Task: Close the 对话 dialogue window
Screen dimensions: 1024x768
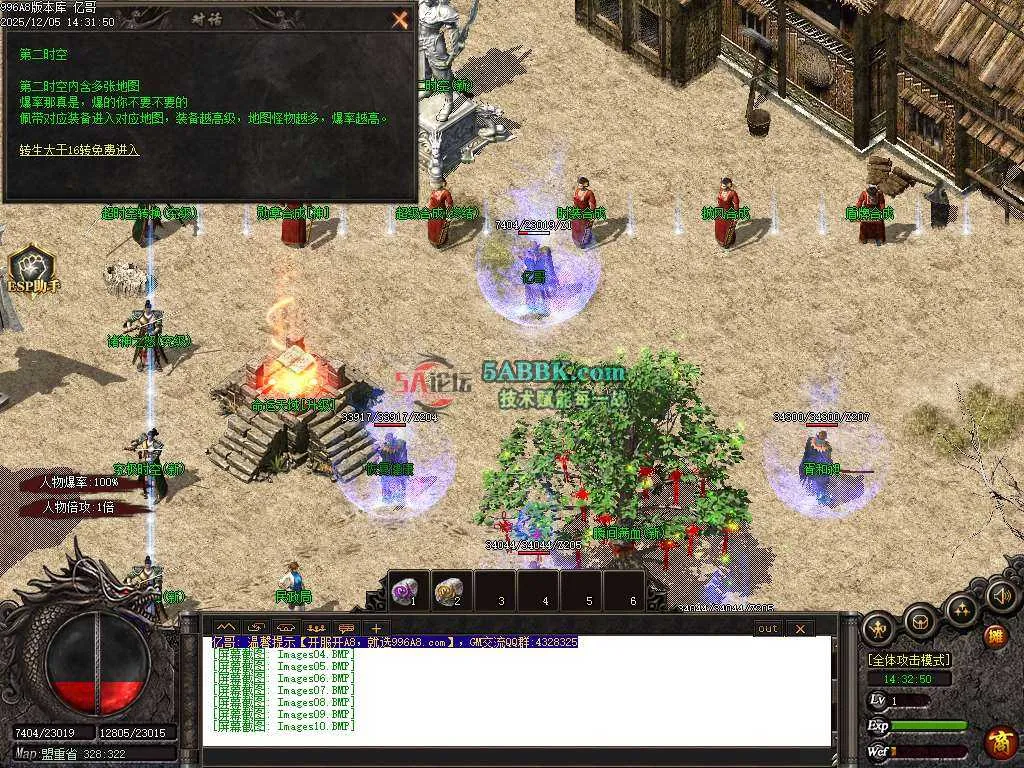Action: point(400,19)
